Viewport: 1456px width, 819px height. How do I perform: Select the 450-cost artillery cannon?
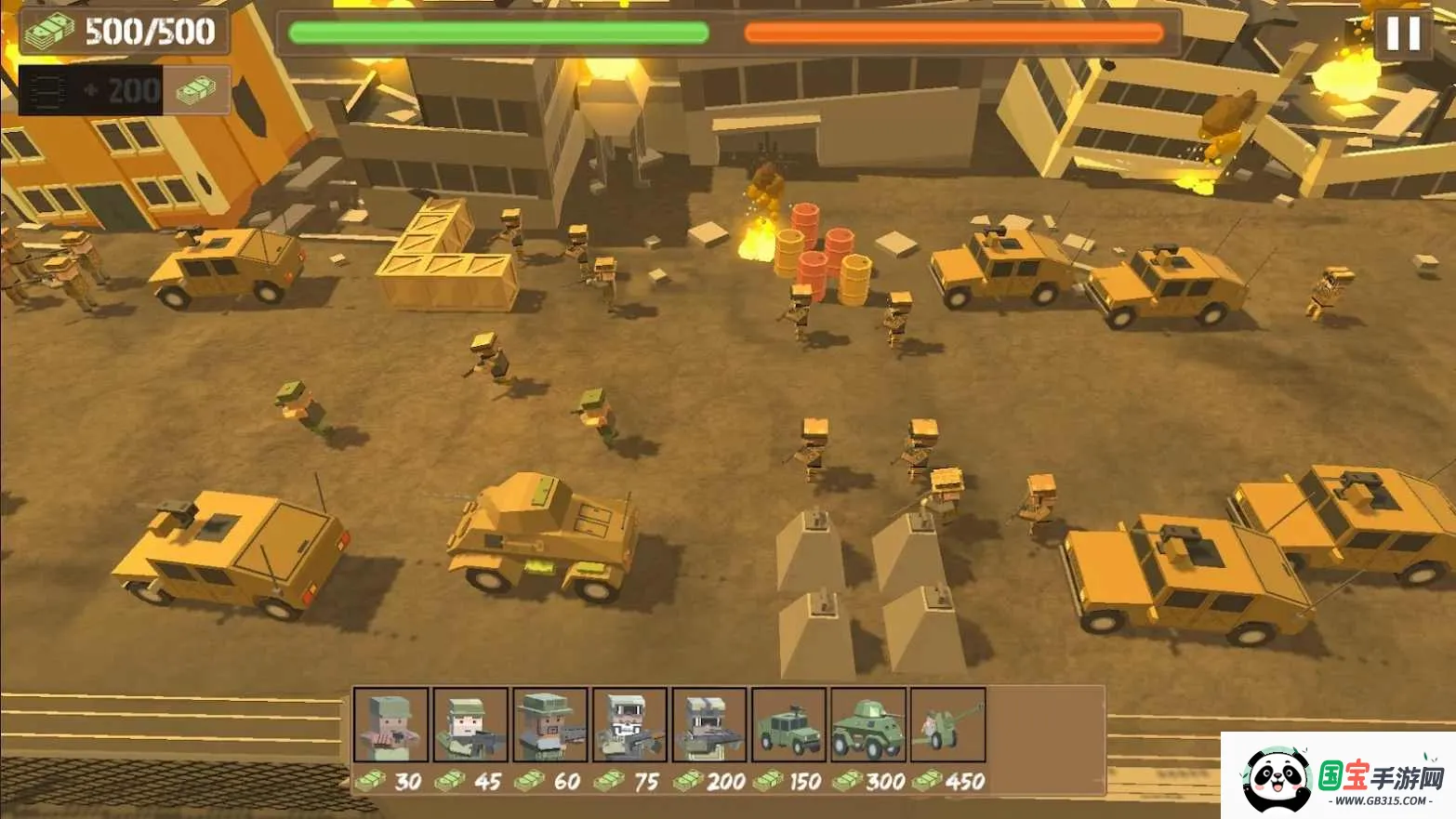(947, 725)
